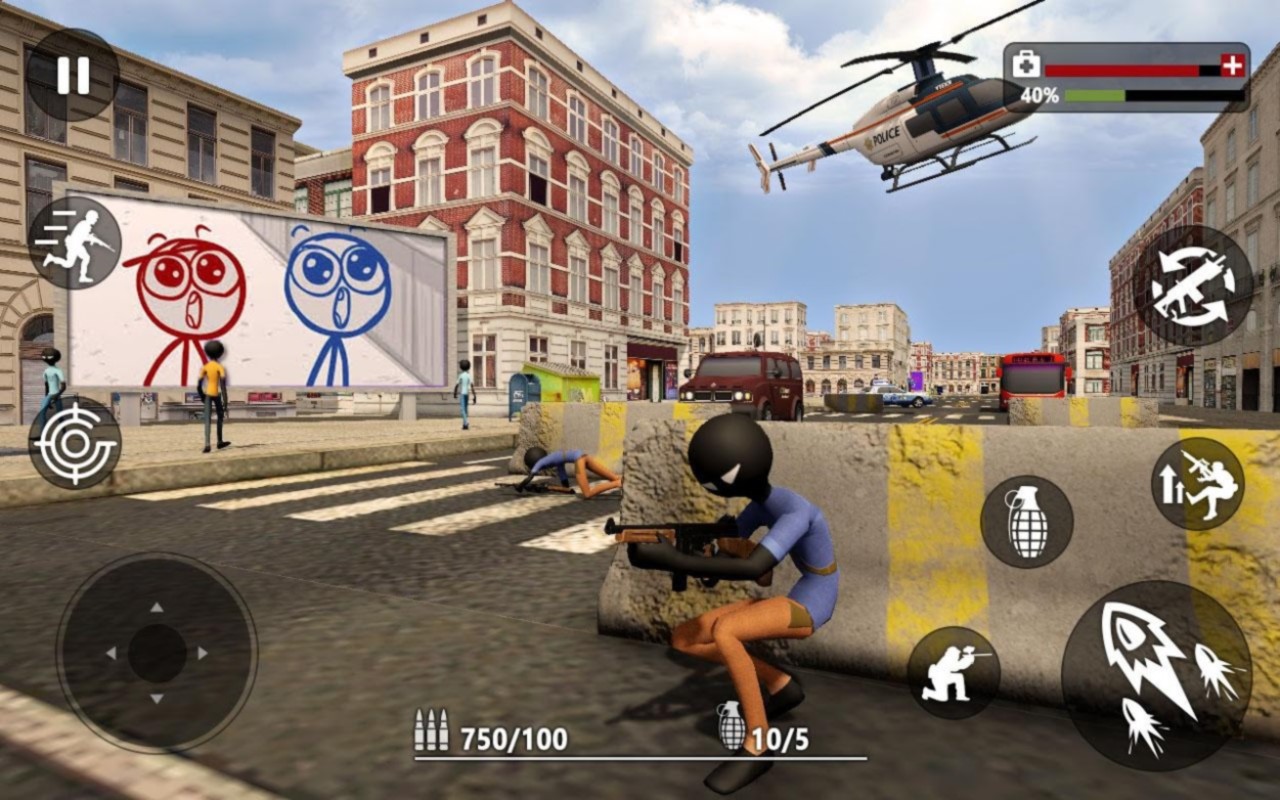This screenshot has height=800, width=1280.
Task: Use the medkit icon on health bar
Action: point(1027,63)
